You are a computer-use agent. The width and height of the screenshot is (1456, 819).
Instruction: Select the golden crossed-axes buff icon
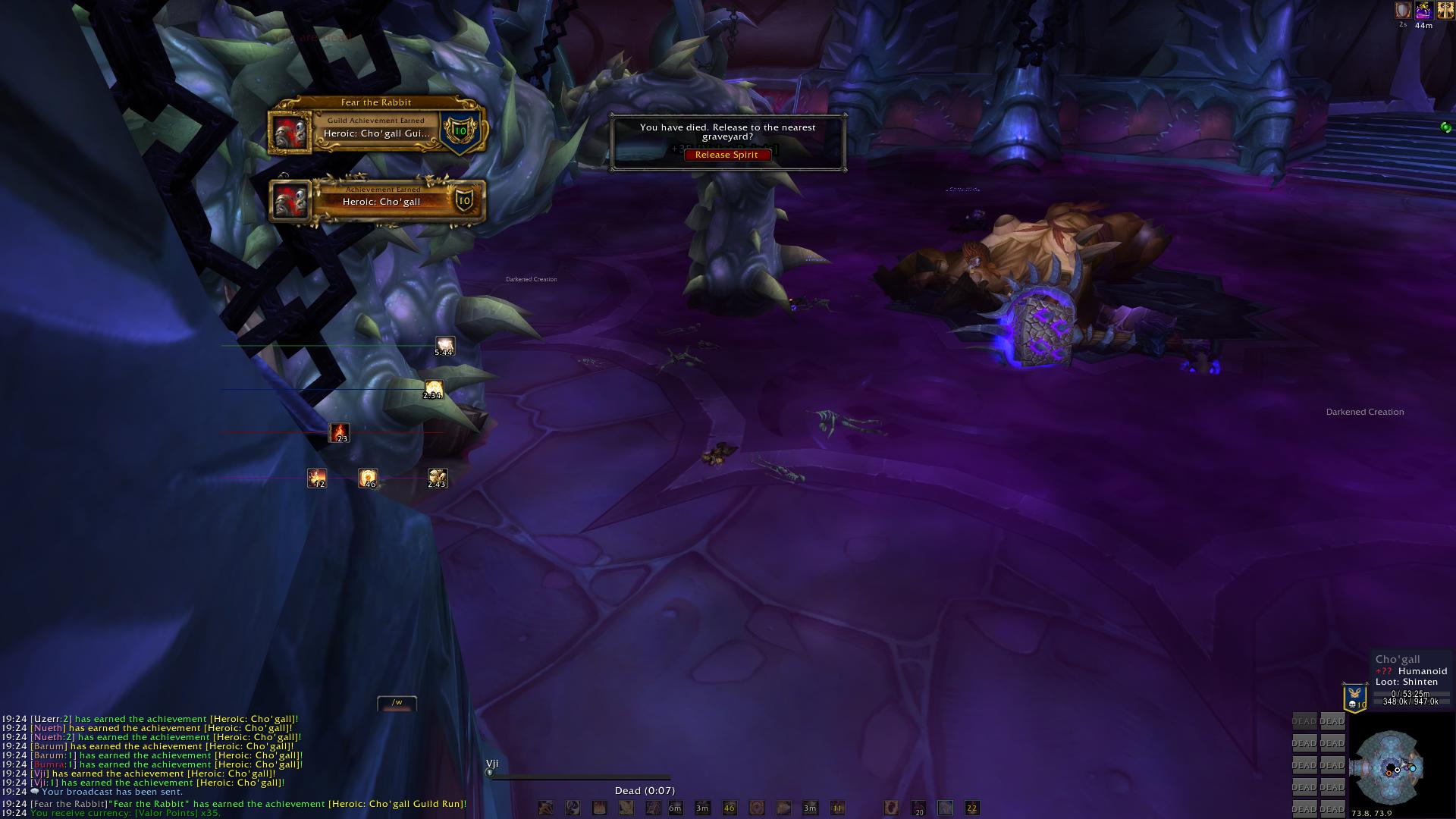pyautogui.click(x=1445, y=11)
